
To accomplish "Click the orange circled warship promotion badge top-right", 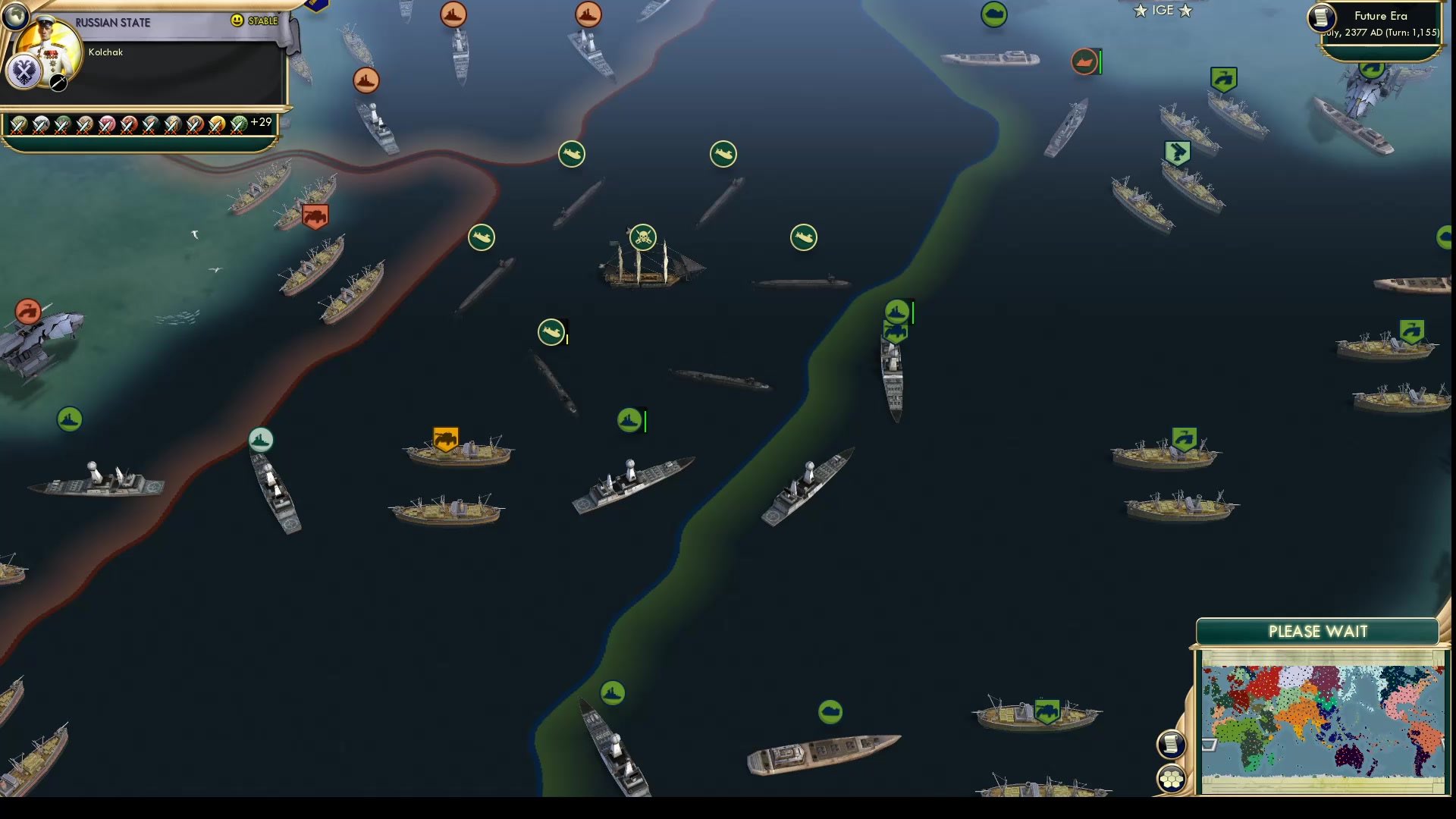I will [1084, 62].
